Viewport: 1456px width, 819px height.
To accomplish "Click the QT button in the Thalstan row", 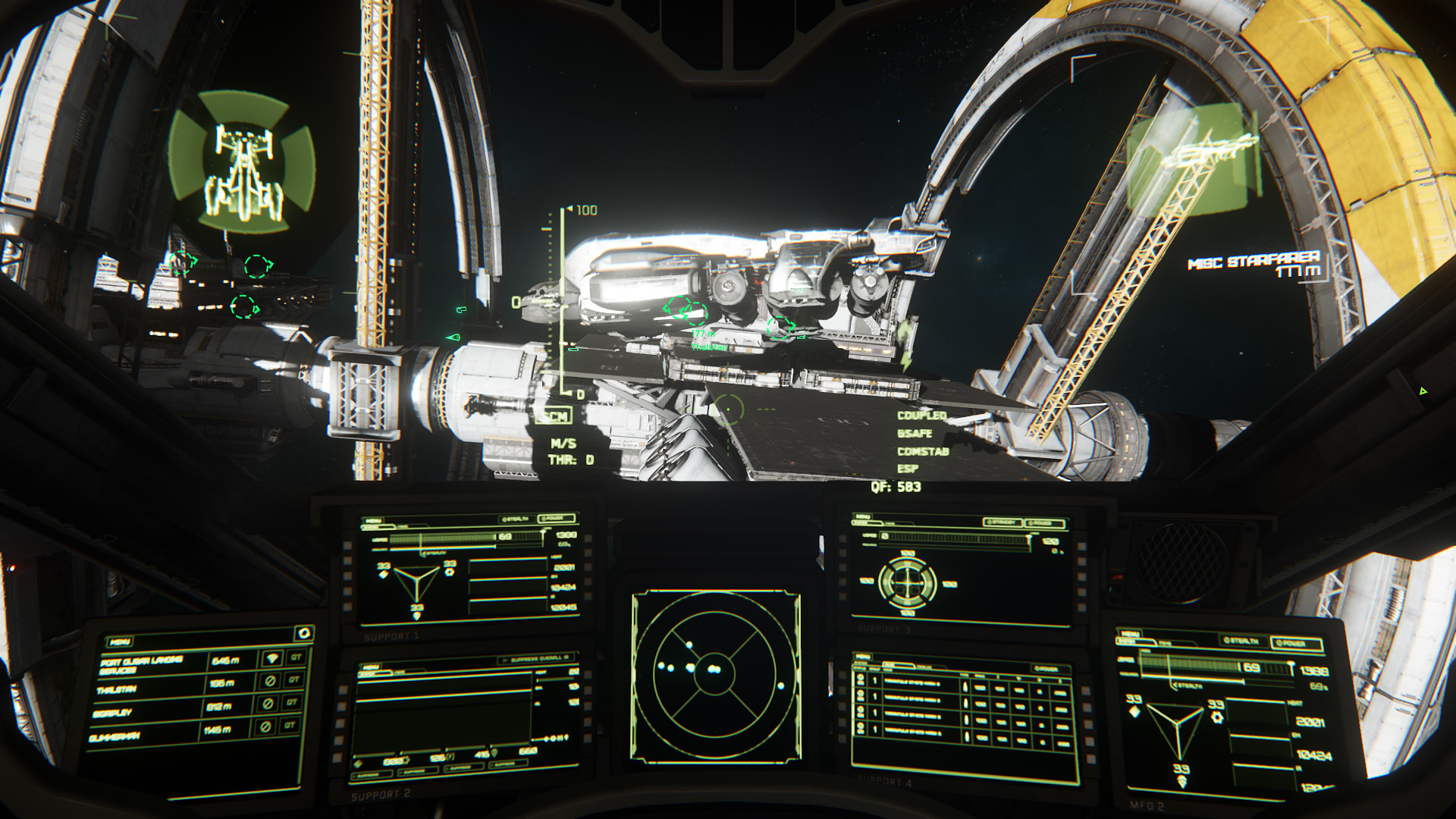I will 293,680.
